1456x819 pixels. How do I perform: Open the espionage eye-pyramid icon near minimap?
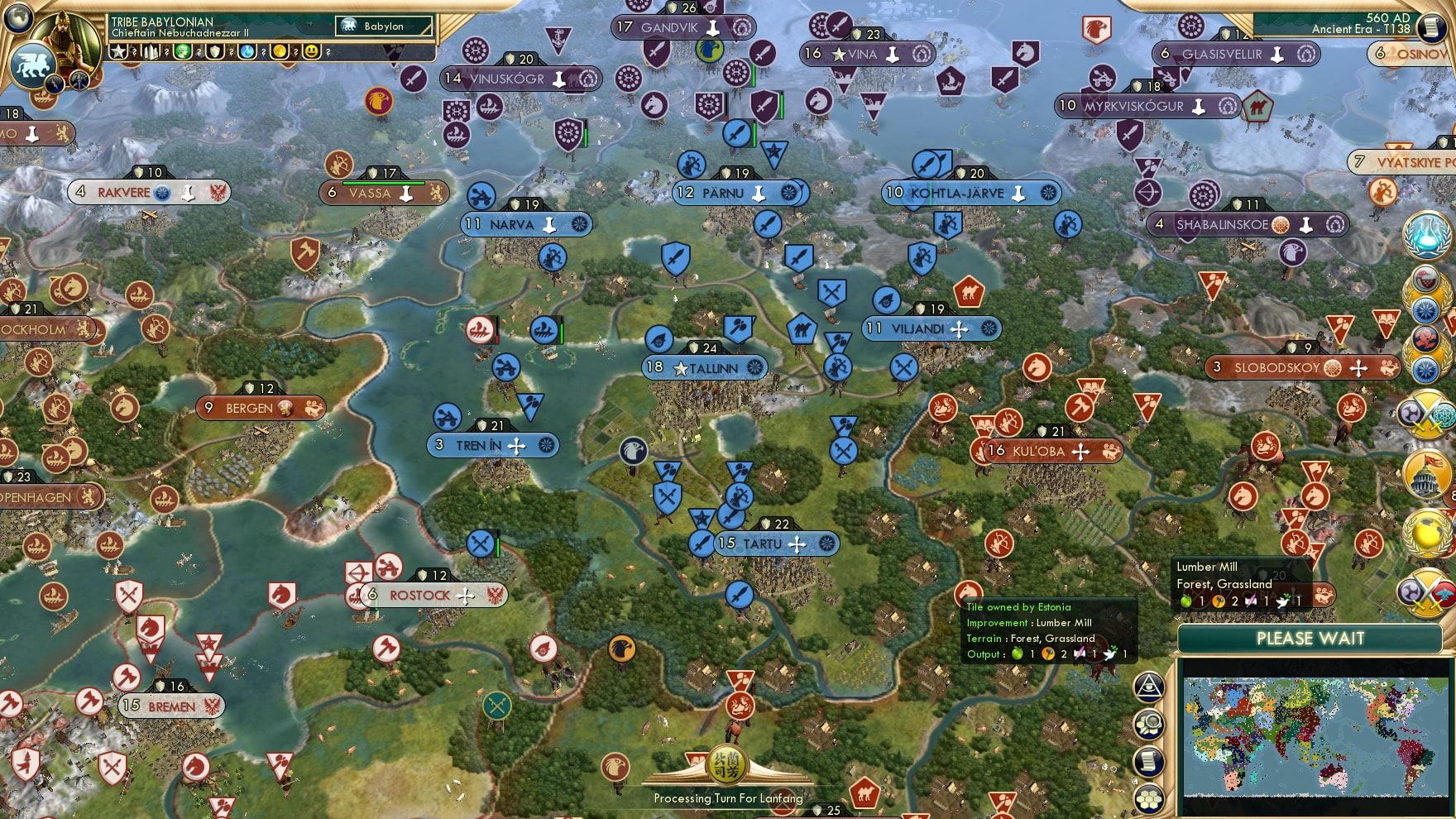click(1147, 689)
